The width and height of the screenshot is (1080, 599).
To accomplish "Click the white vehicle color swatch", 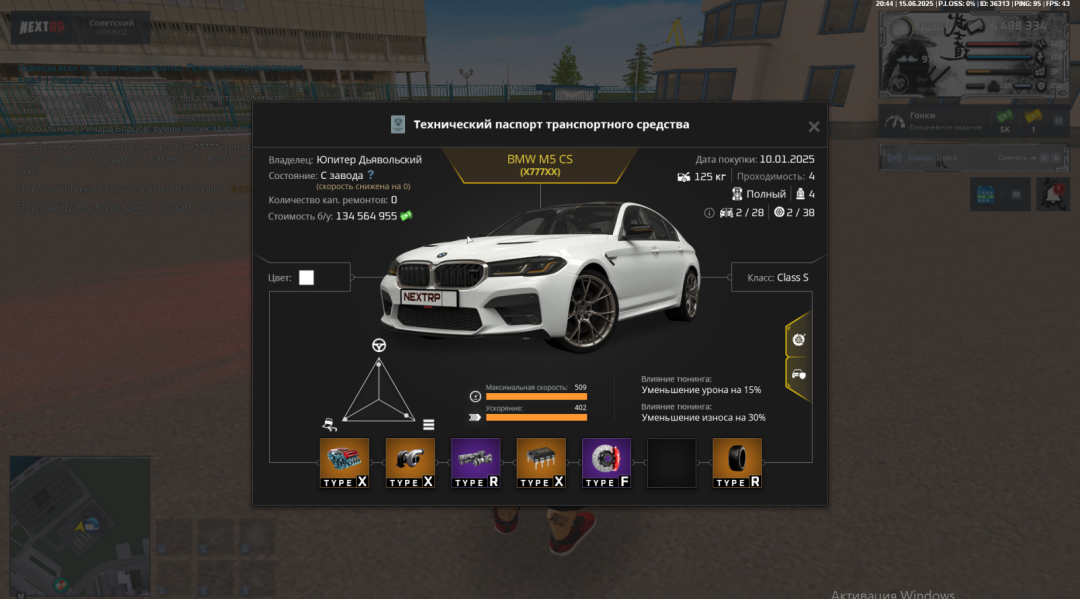I will pos(306,277).
